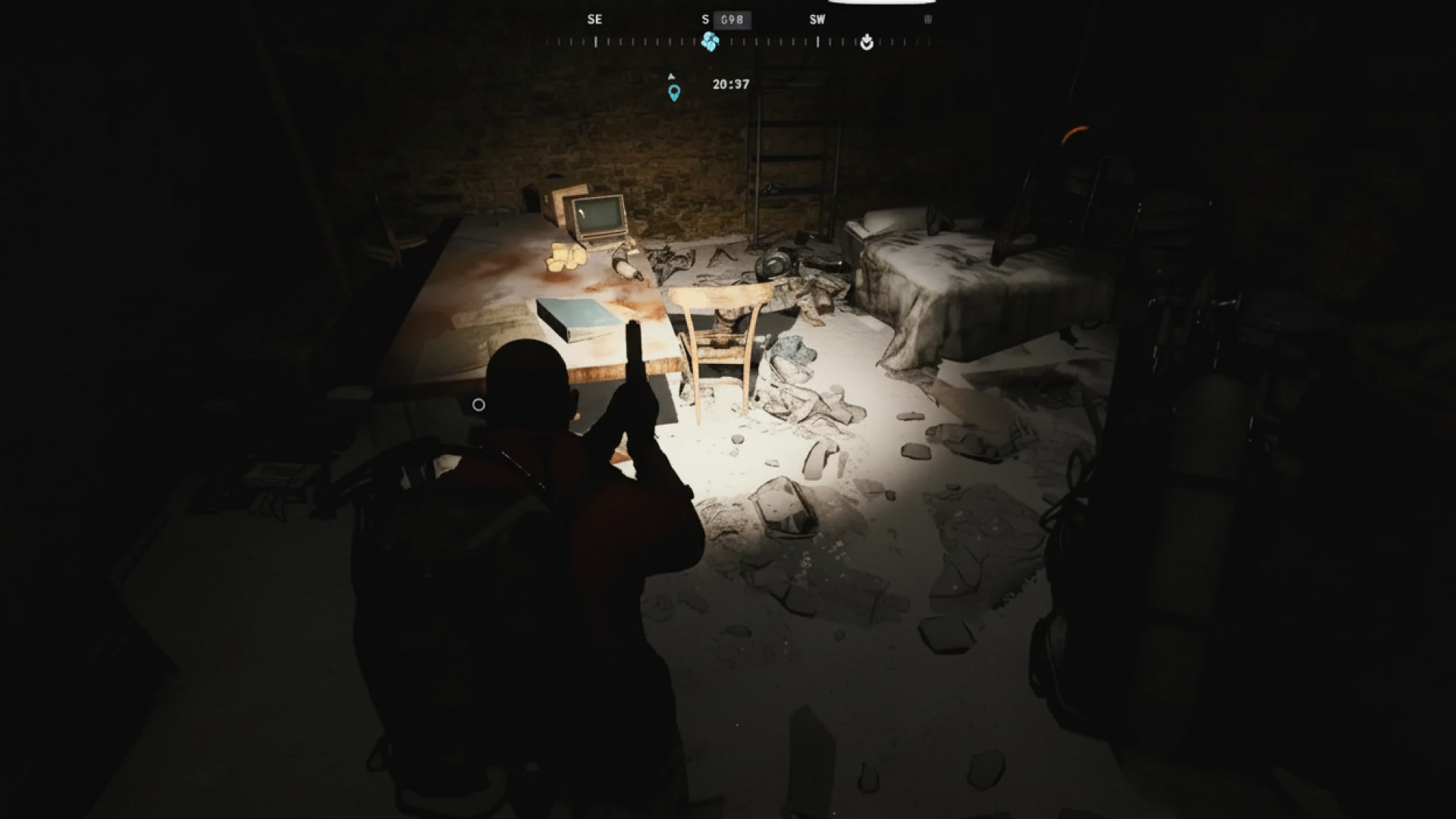Select the circular objective marker icon on the compass
The height and width of the screenshot is (819, 1456).
pos(868,43)
